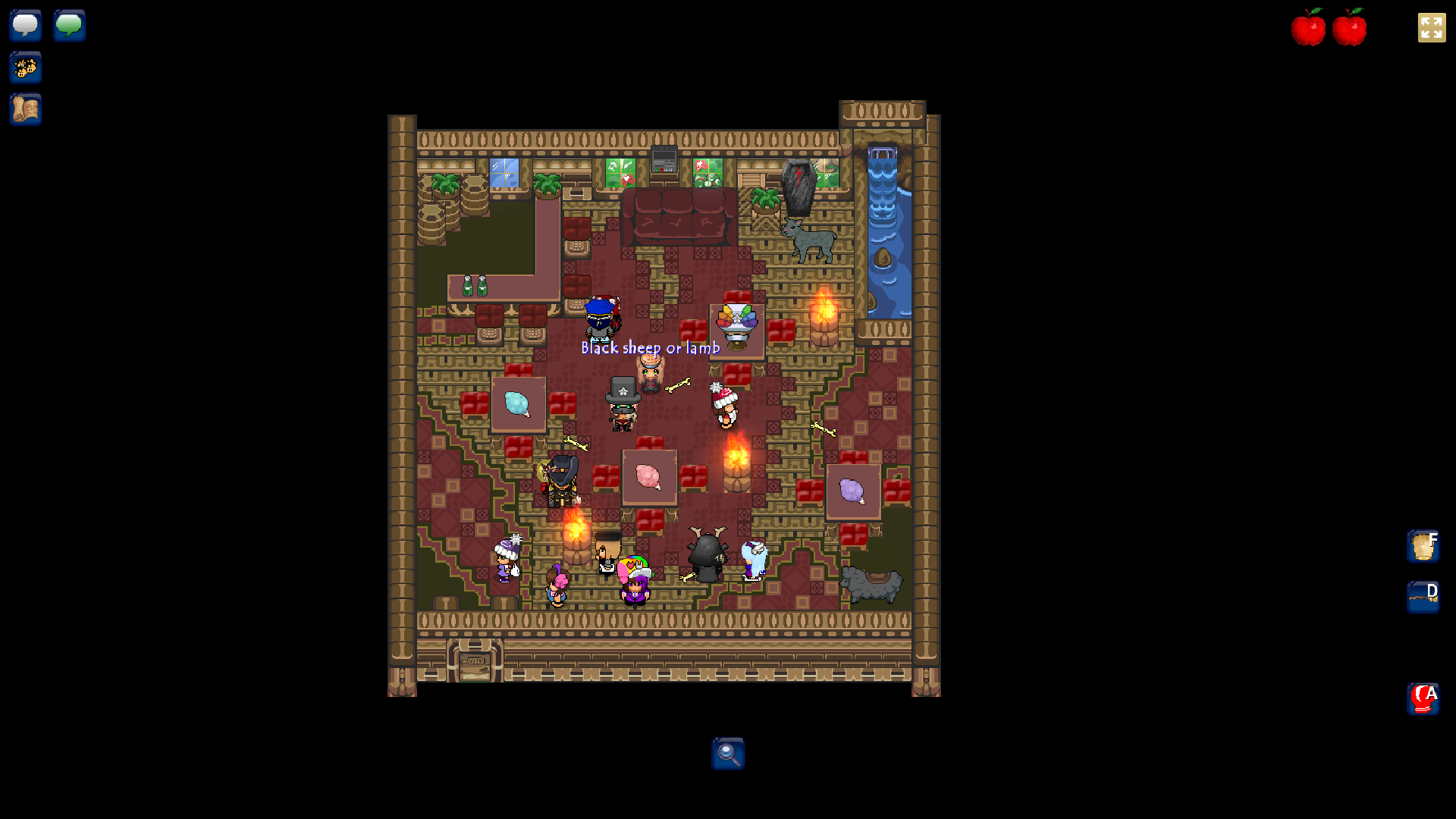The image size is (1456, 819).
Task: Open the parchment map scroll
Action: pos(26,109)
